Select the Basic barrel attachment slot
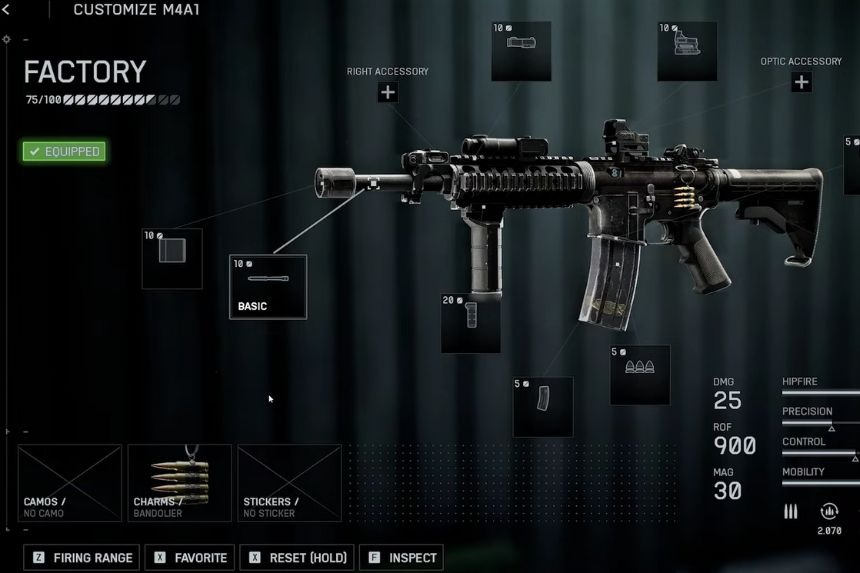The height and width of the screenshot is (573, 860). point(268,286)
